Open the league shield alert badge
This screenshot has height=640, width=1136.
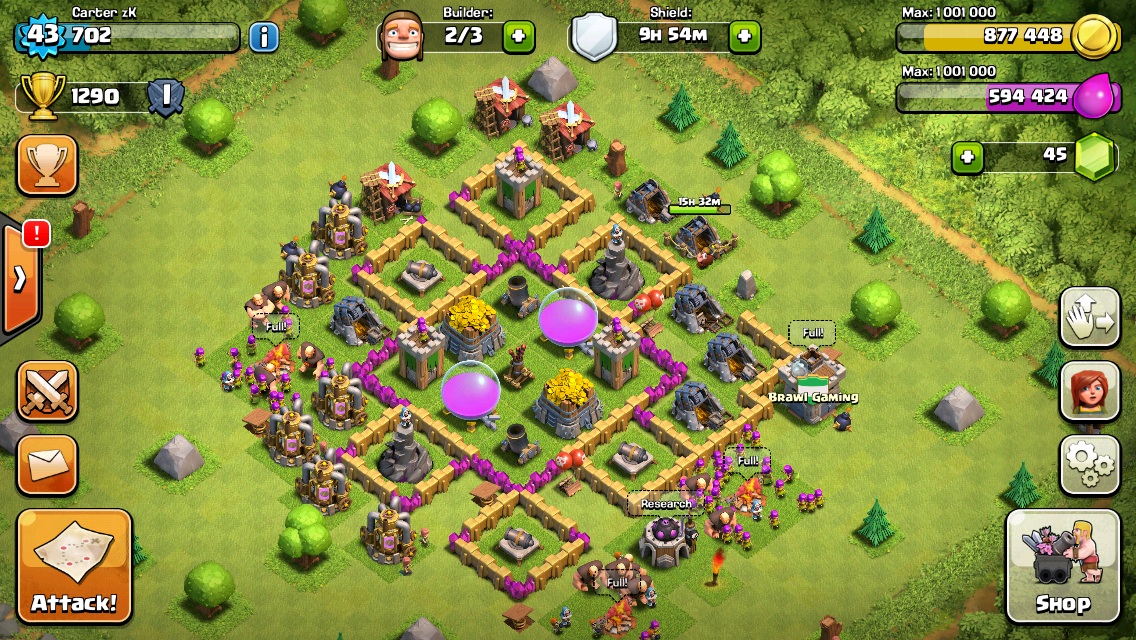pos(165,97)
